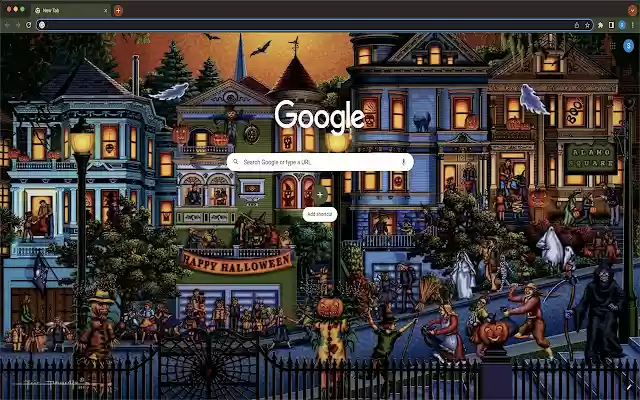Start a voice search with the microphone
This screenshot has width=640, height=400.
coord(403,161)
